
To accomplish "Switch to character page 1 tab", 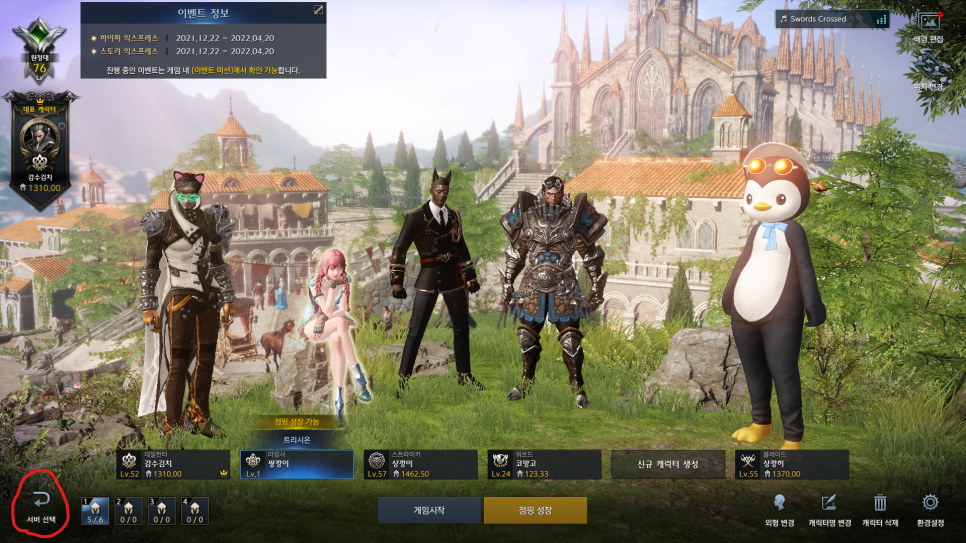I will [x=96, y=511].
